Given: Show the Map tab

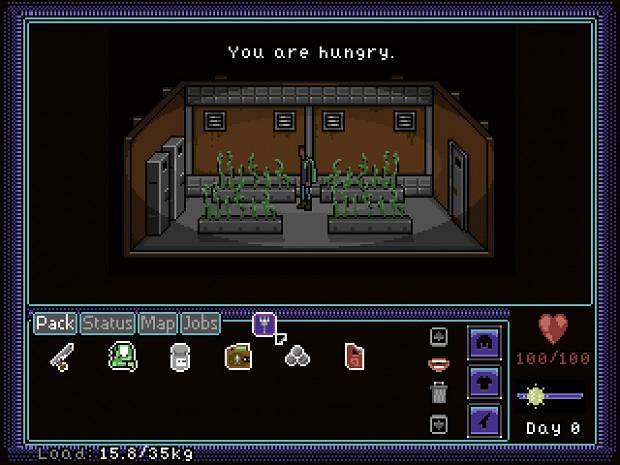Looking at the screenshot, I should coord(158,324).
